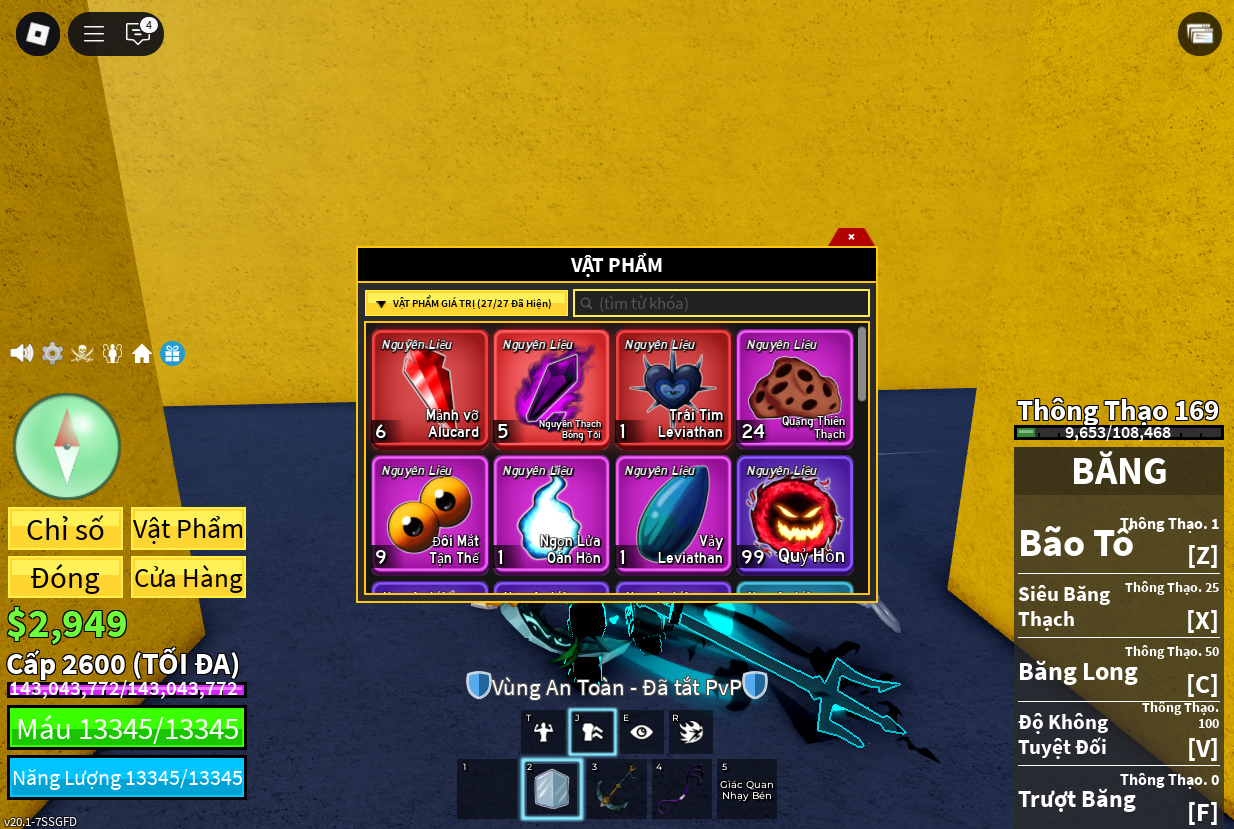Image resolution: width=1234 pixels, height=829 pixels.
Task: Open the Chỉ số stats panel
Action: click(66, 529)
